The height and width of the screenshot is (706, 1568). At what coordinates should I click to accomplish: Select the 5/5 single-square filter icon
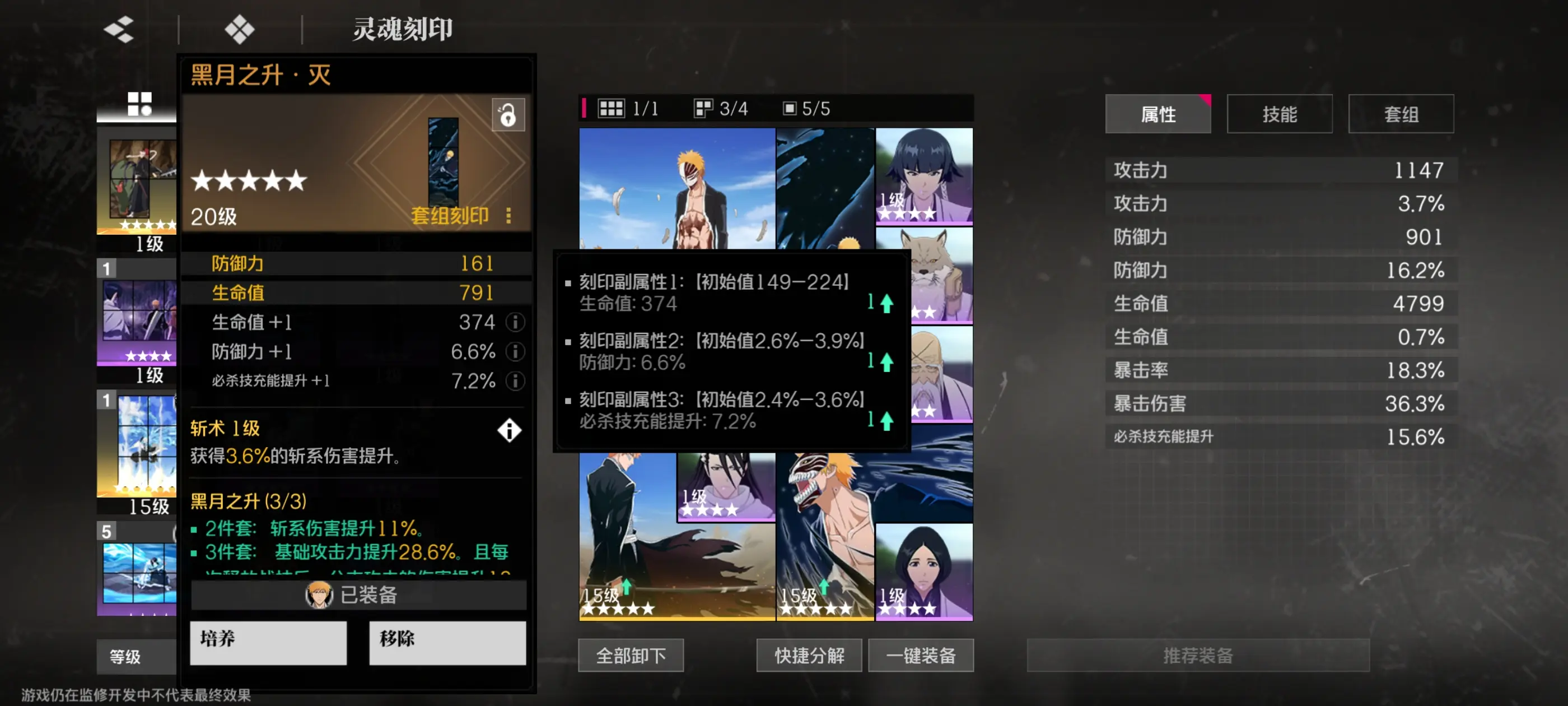coord(791,109)
